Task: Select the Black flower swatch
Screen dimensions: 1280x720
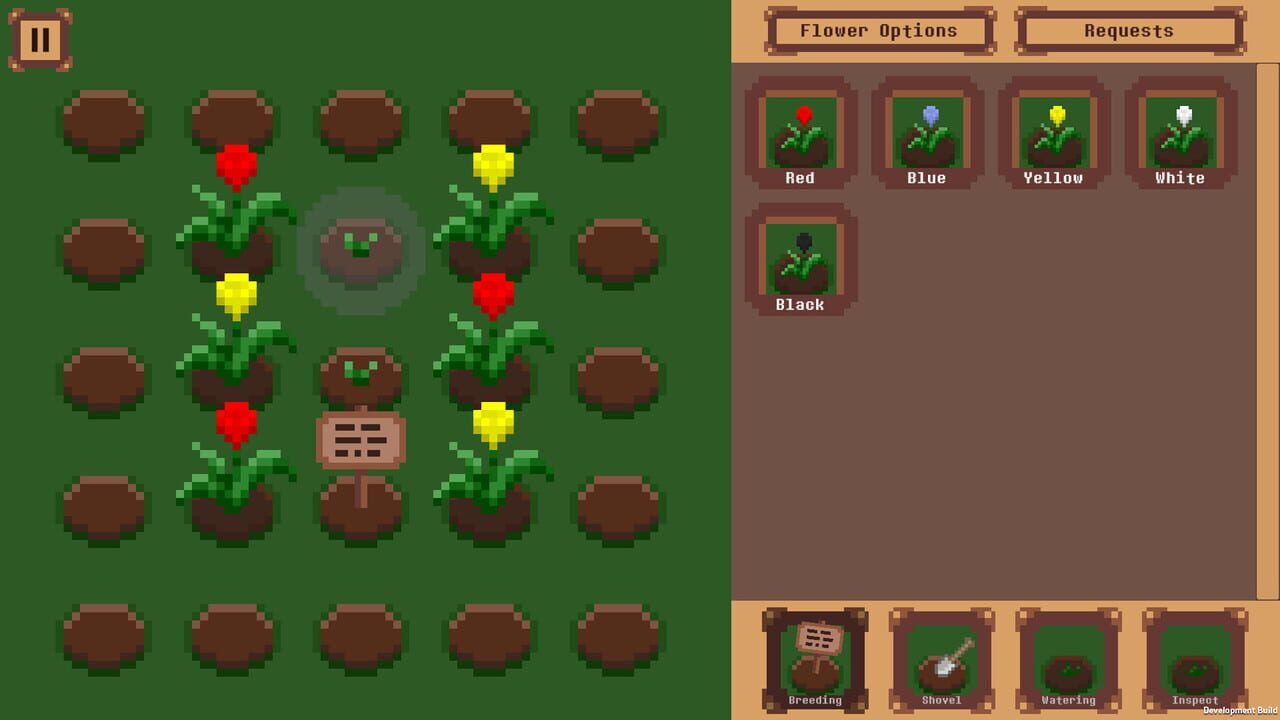Action: [799, 258]
